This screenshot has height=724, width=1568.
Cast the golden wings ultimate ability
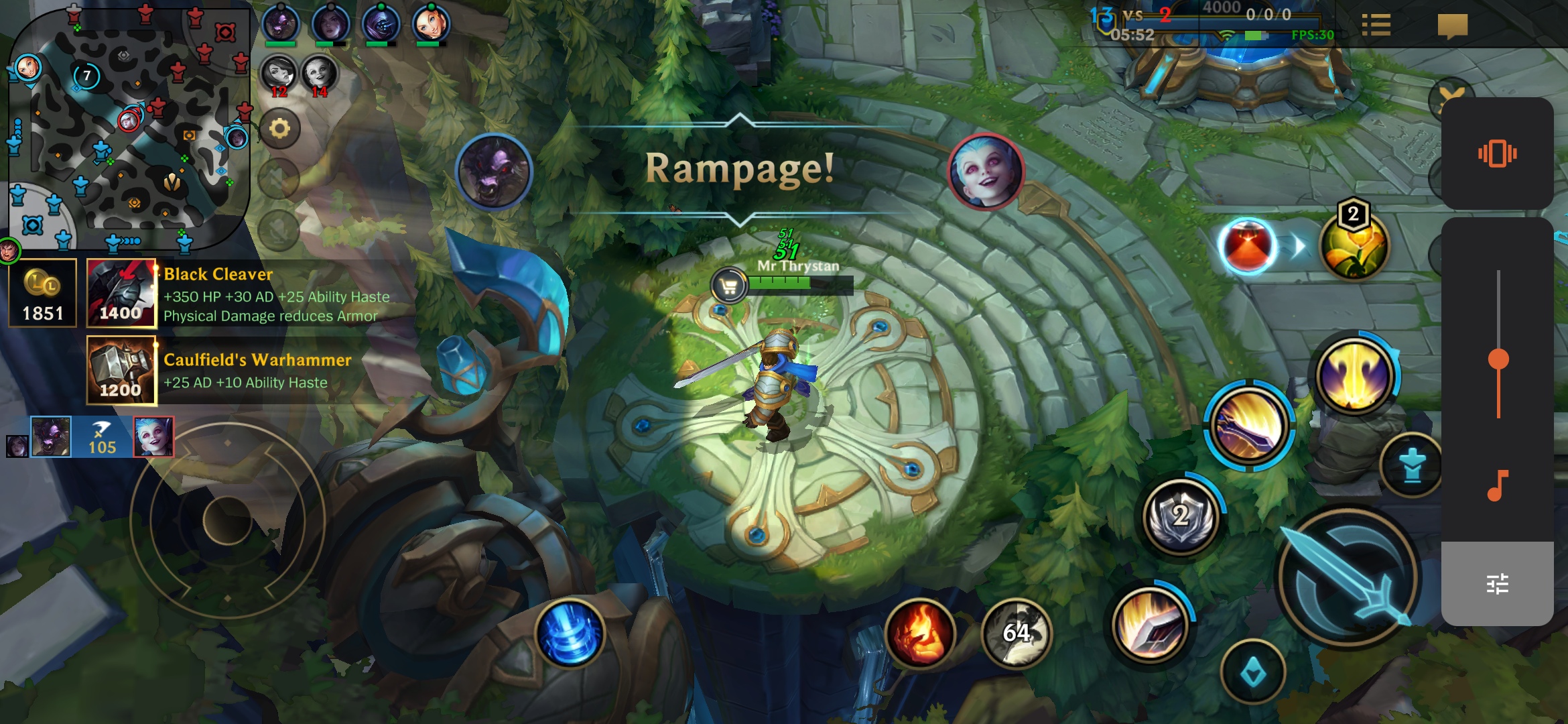point(1355,374)
